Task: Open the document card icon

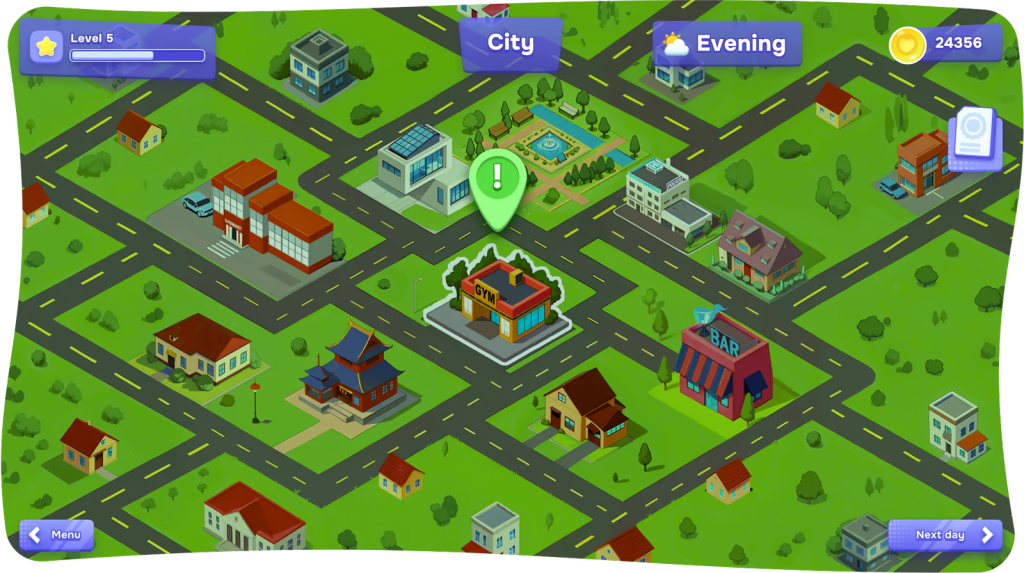Action: pos(972,137)
